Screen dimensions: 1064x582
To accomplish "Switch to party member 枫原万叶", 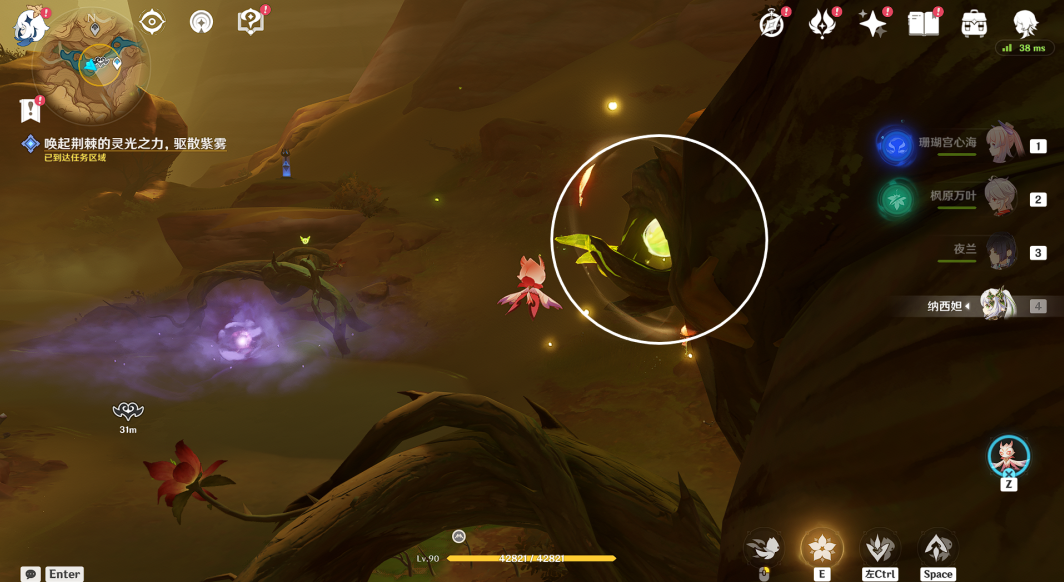I will click(x=1001, y=198).
